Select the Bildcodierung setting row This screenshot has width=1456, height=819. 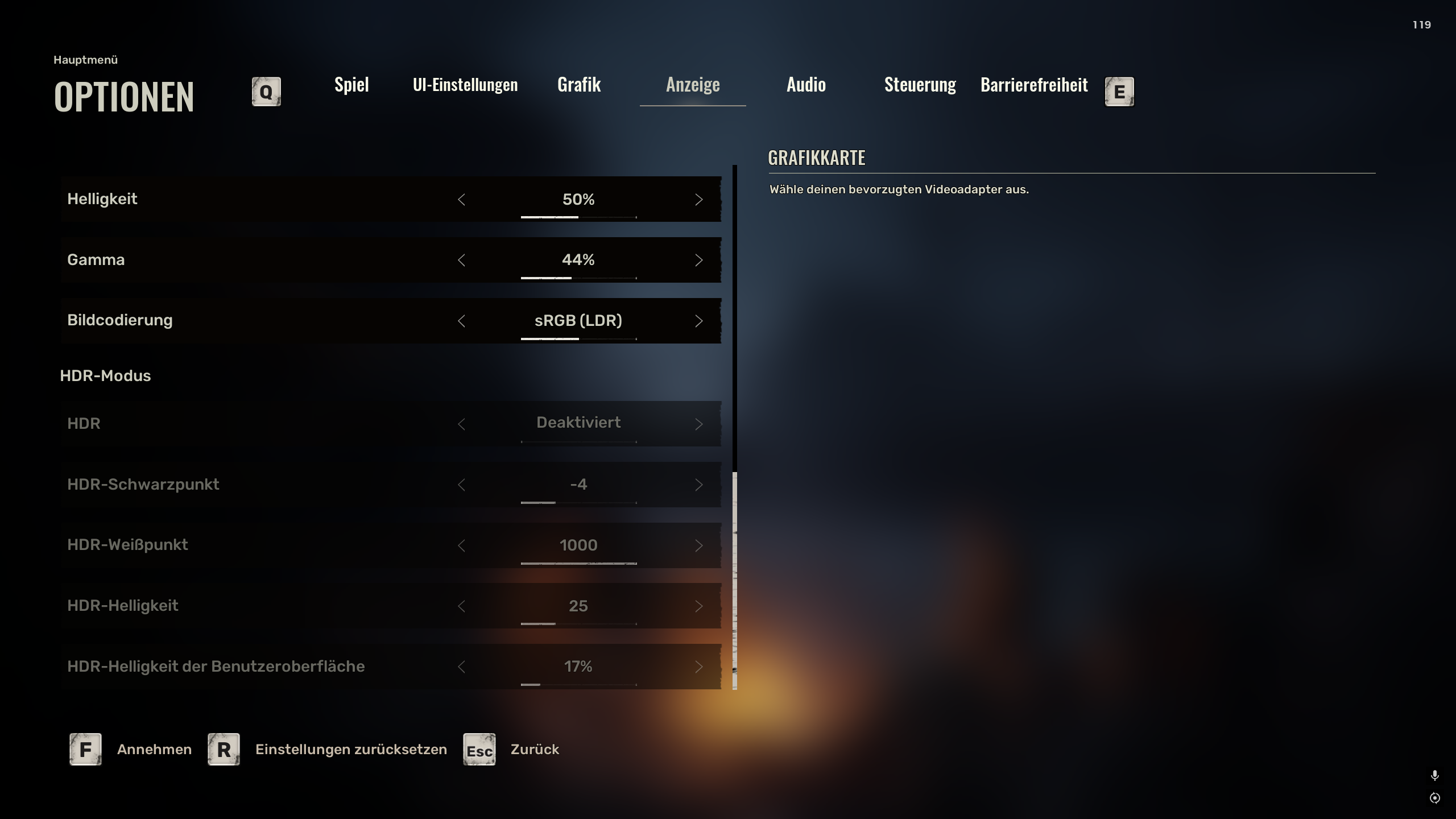pos(227,320)
